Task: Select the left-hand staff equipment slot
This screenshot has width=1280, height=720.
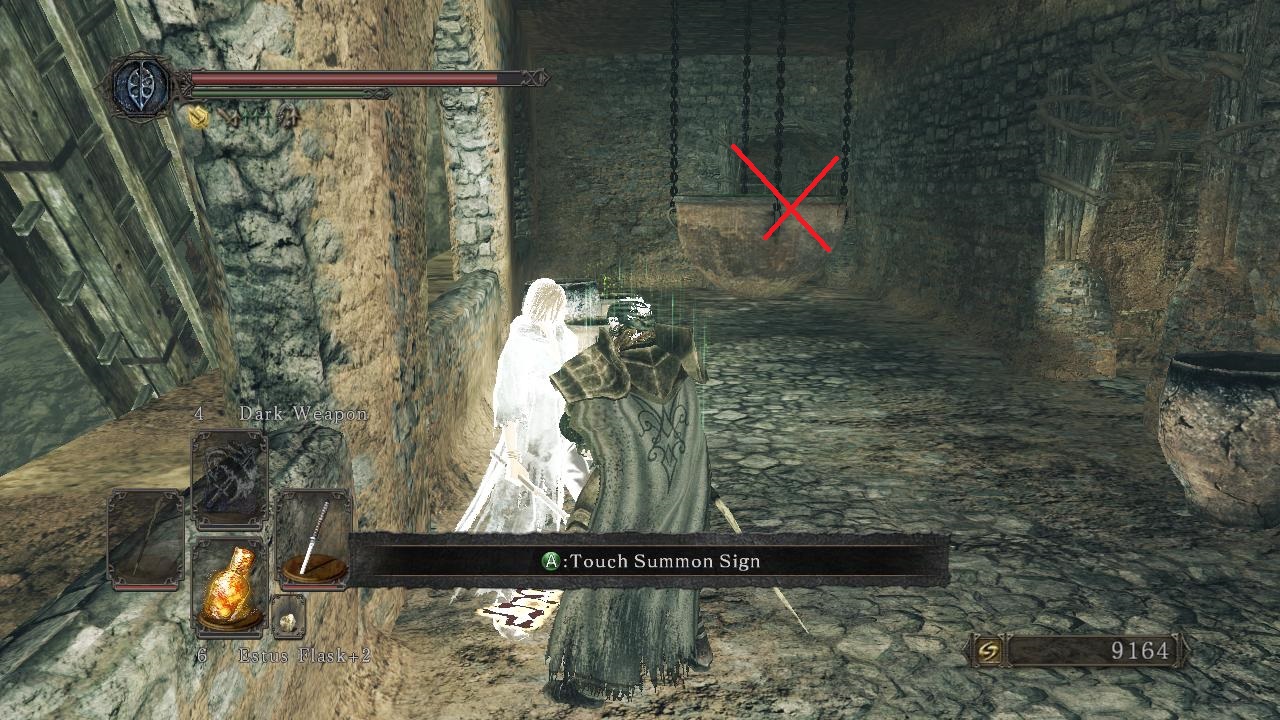Action: click(x=148, y=534)
